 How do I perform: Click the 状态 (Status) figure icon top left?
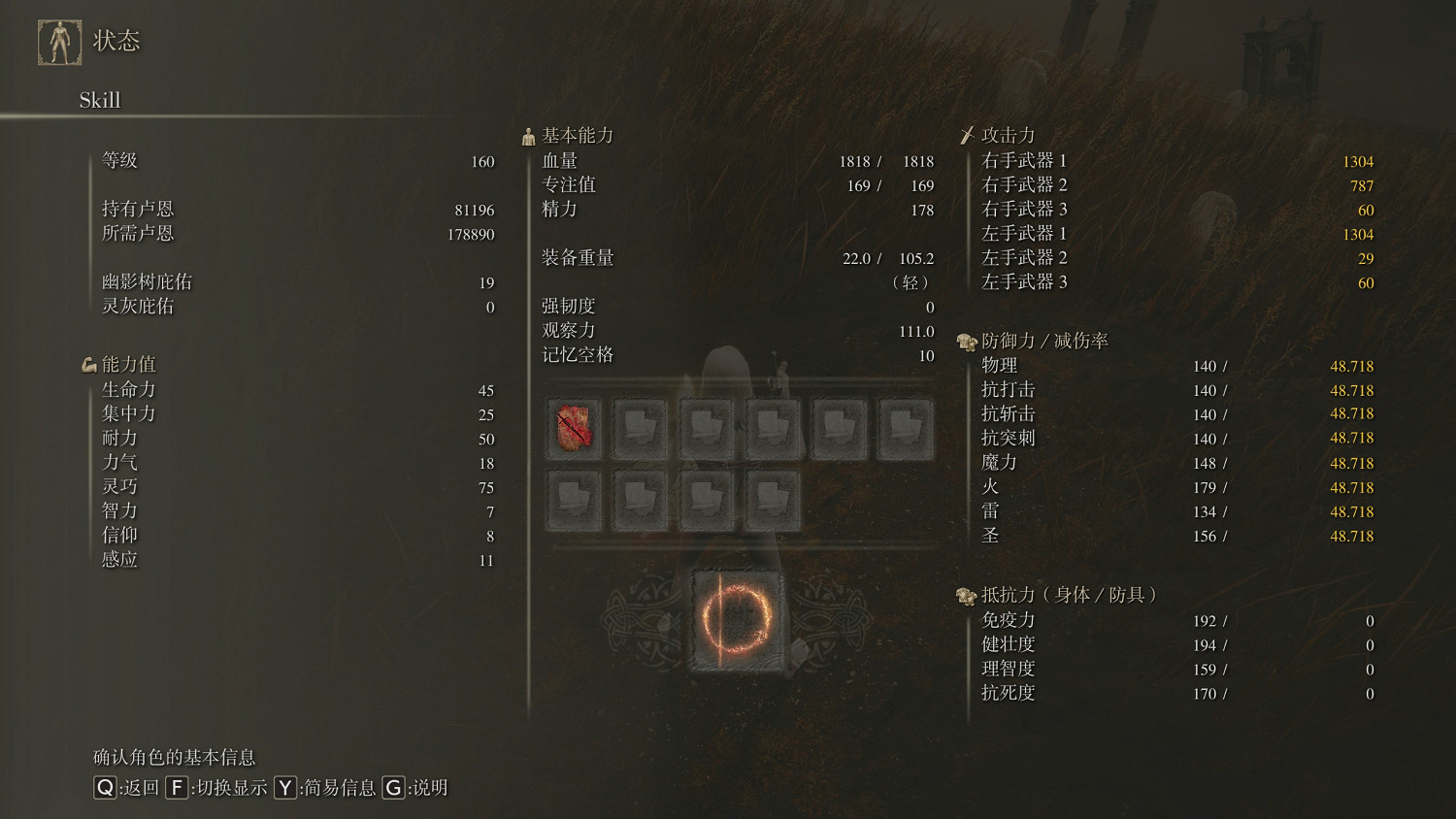coord(59,41)
